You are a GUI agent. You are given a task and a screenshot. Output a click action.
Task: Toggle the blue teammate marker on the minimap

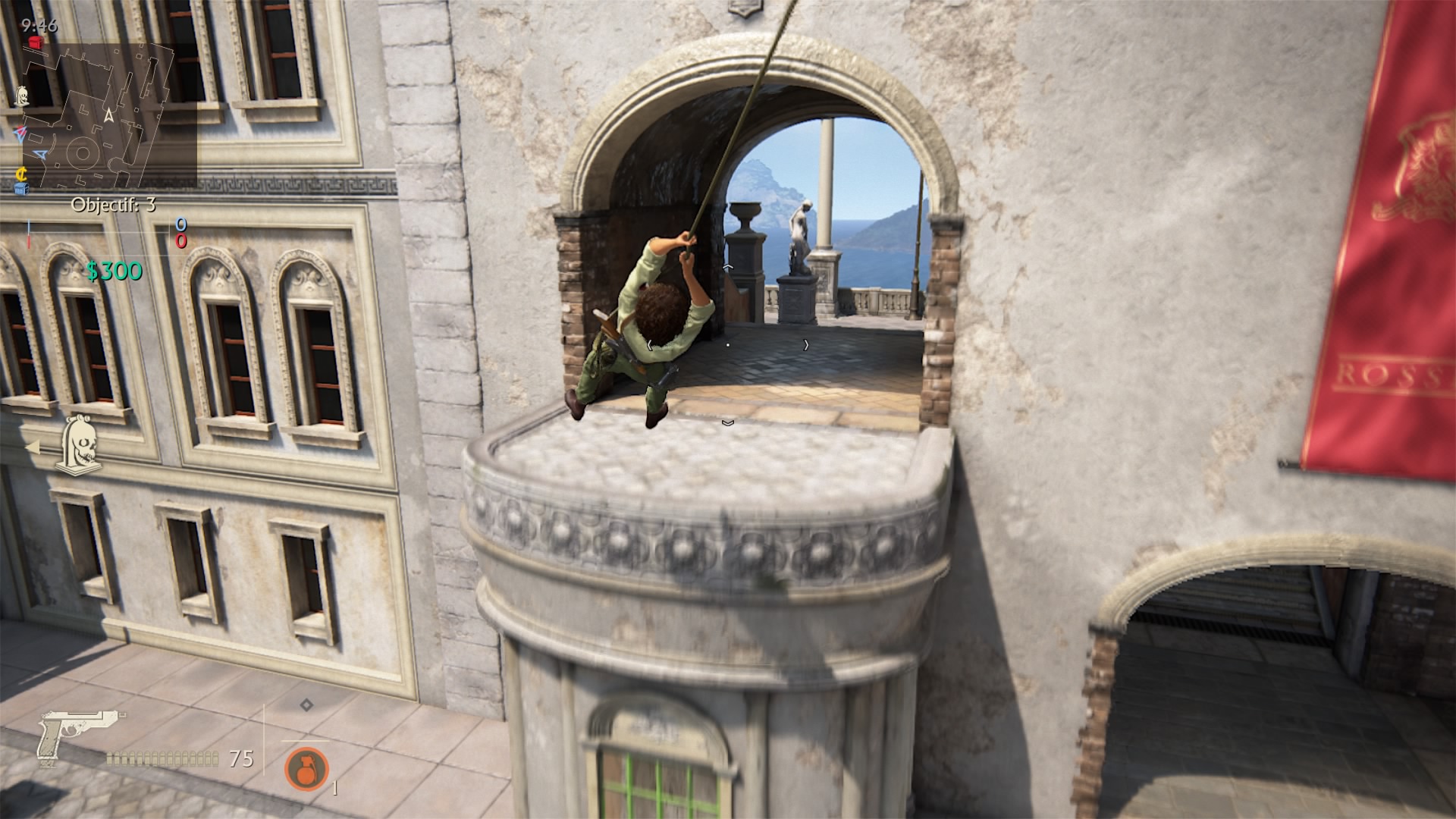coord(39,154)
